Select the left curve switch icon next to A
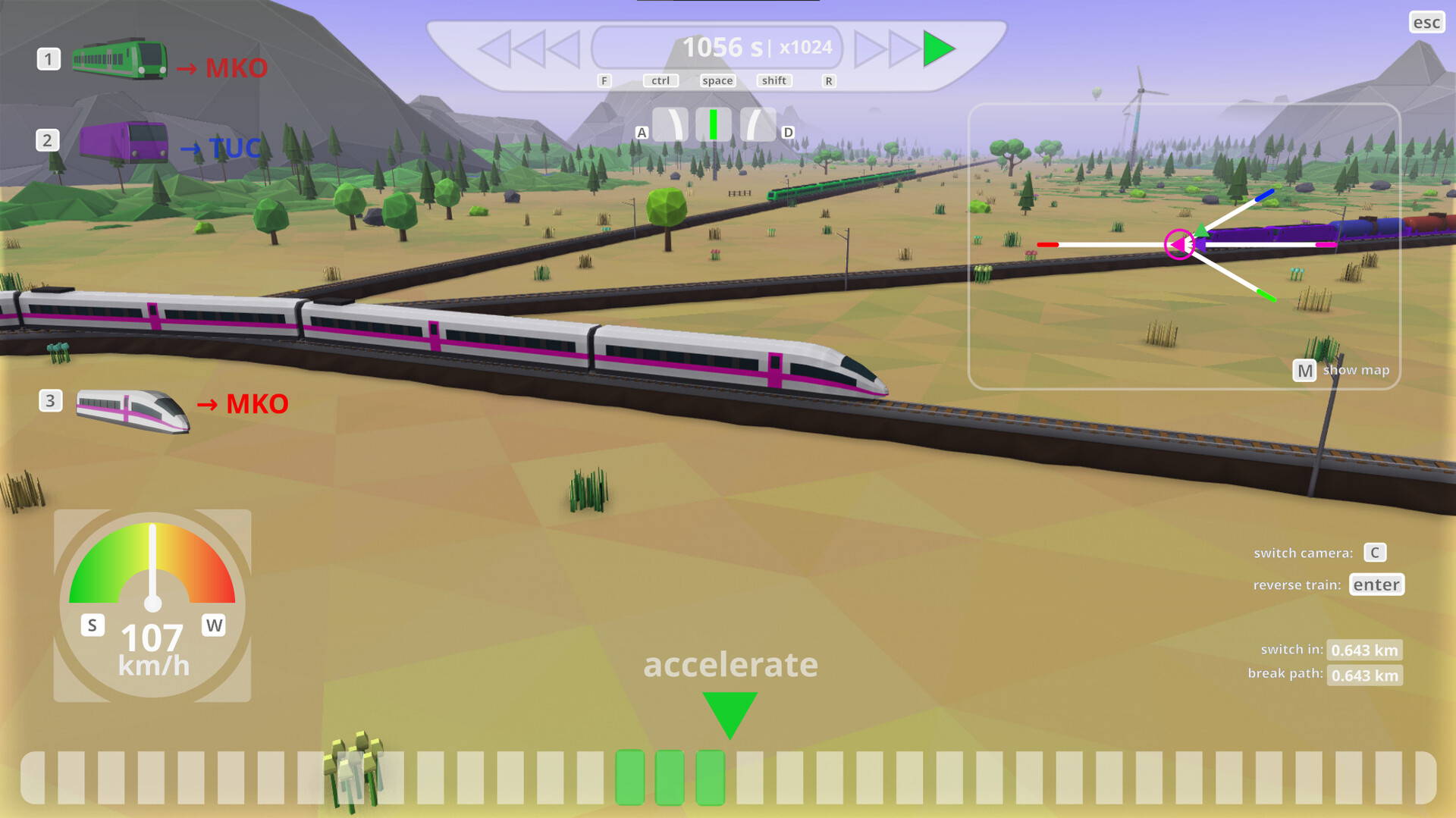 670,124
